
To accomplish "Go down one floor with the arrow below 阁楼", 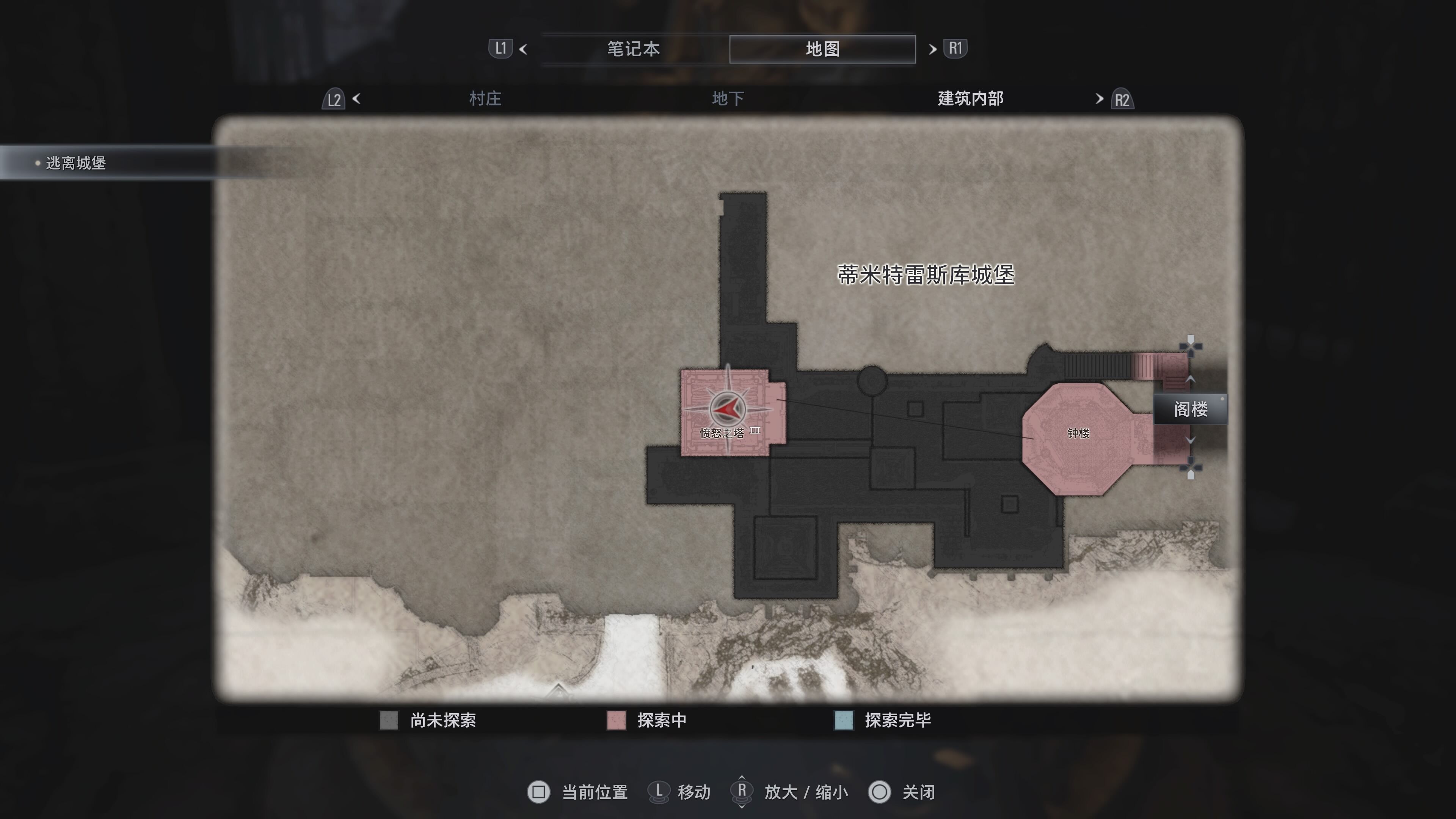I will (1190, 440).
